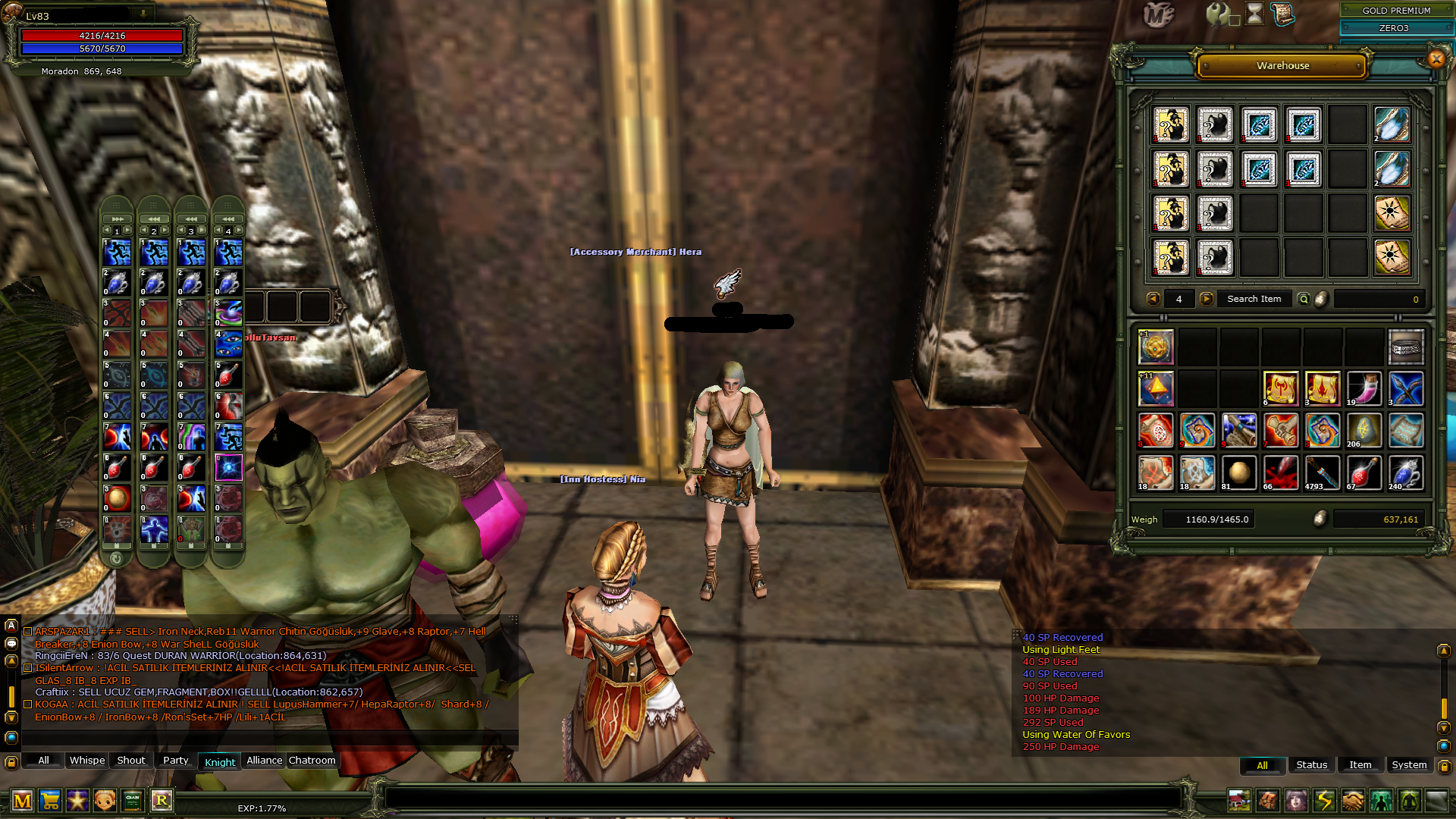Switch to the Knight chat tab

pyautogui.click(x=219, y=762)
